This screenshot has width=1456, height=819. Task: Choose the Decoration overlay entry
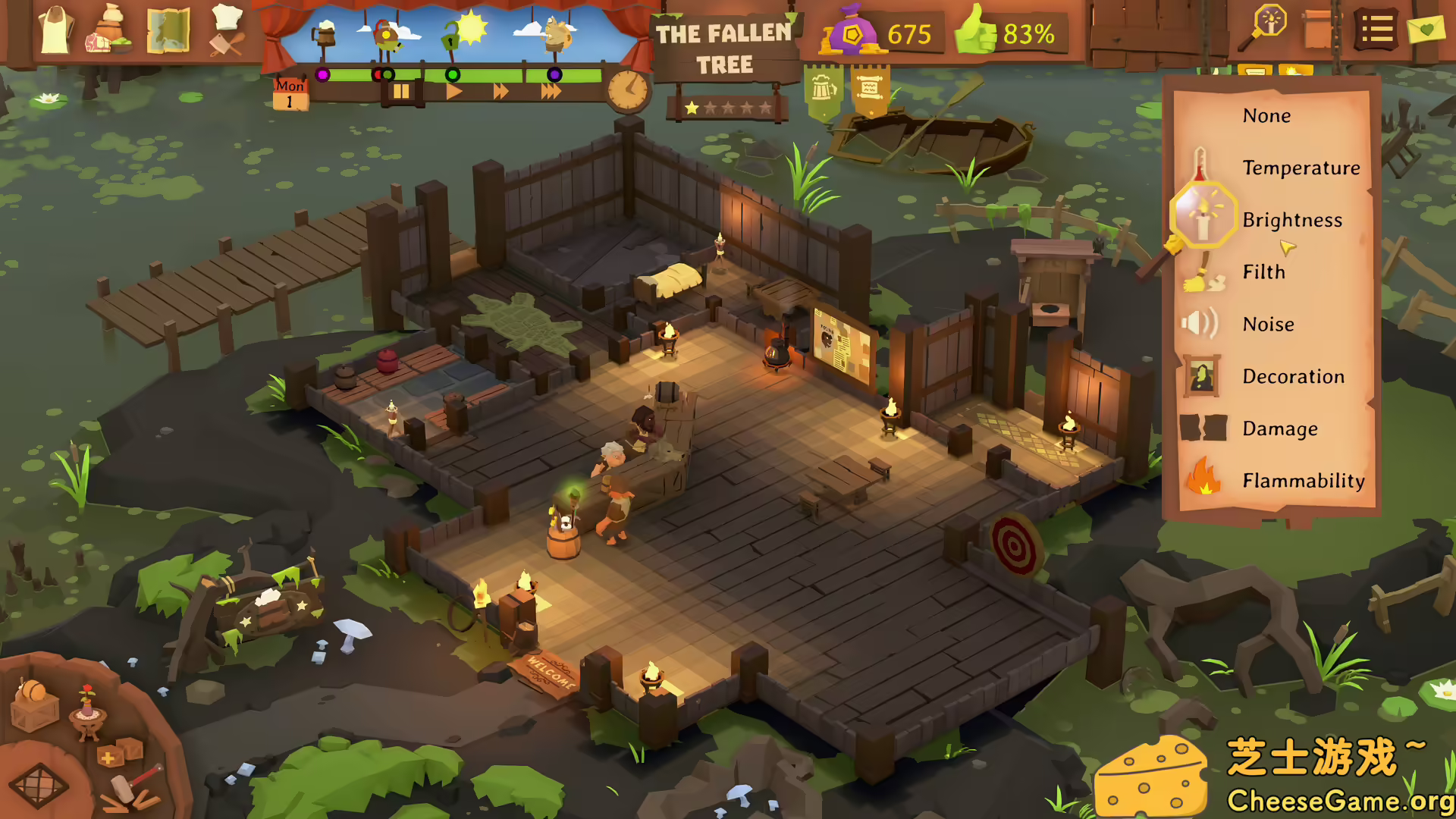(x=1294, y=376)
